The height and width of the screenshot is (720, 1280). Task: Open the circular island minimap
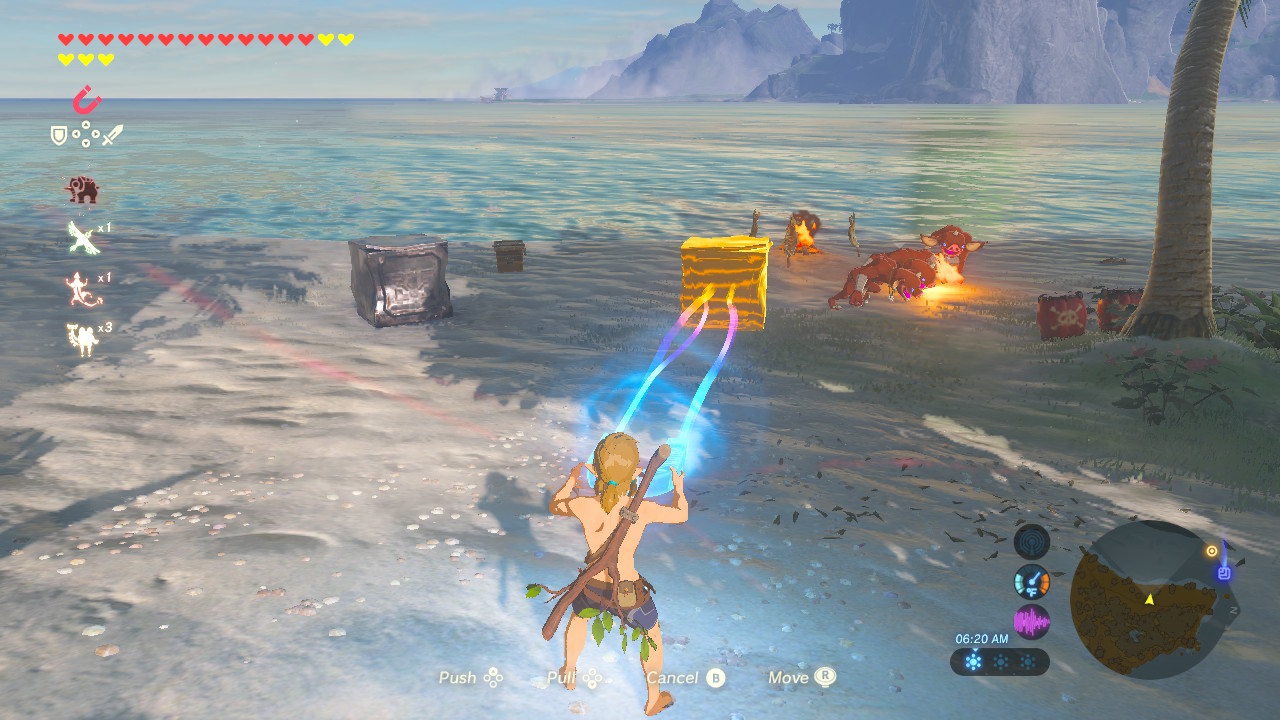[x=1148, y=599]
